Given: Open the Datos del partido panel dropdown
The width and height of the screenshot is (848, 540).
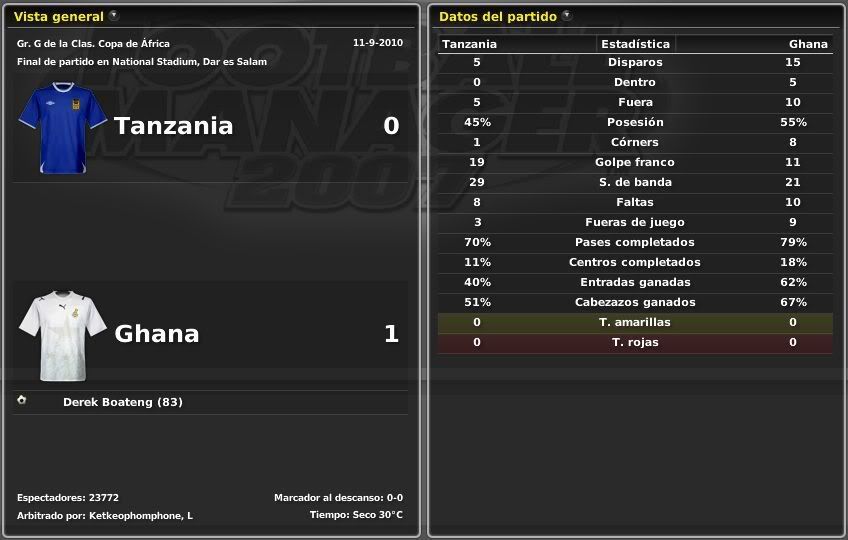Looking at the screenshot, I should pos(567,16).
